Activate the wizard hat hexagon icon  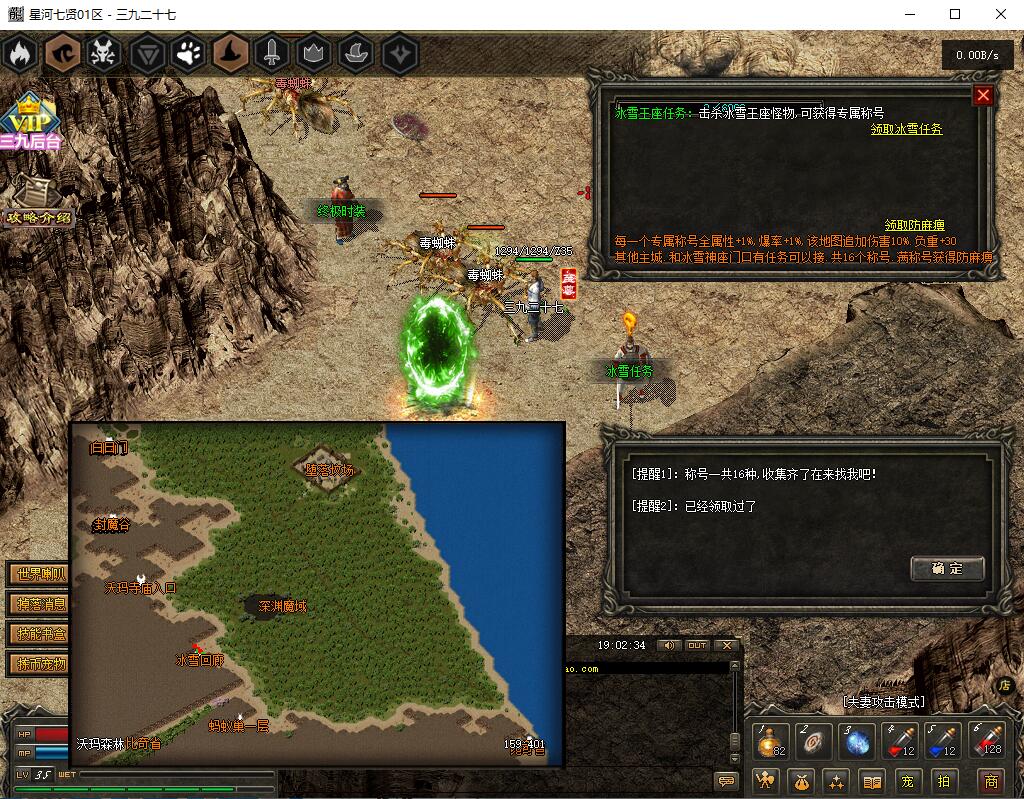click(231, 54)
